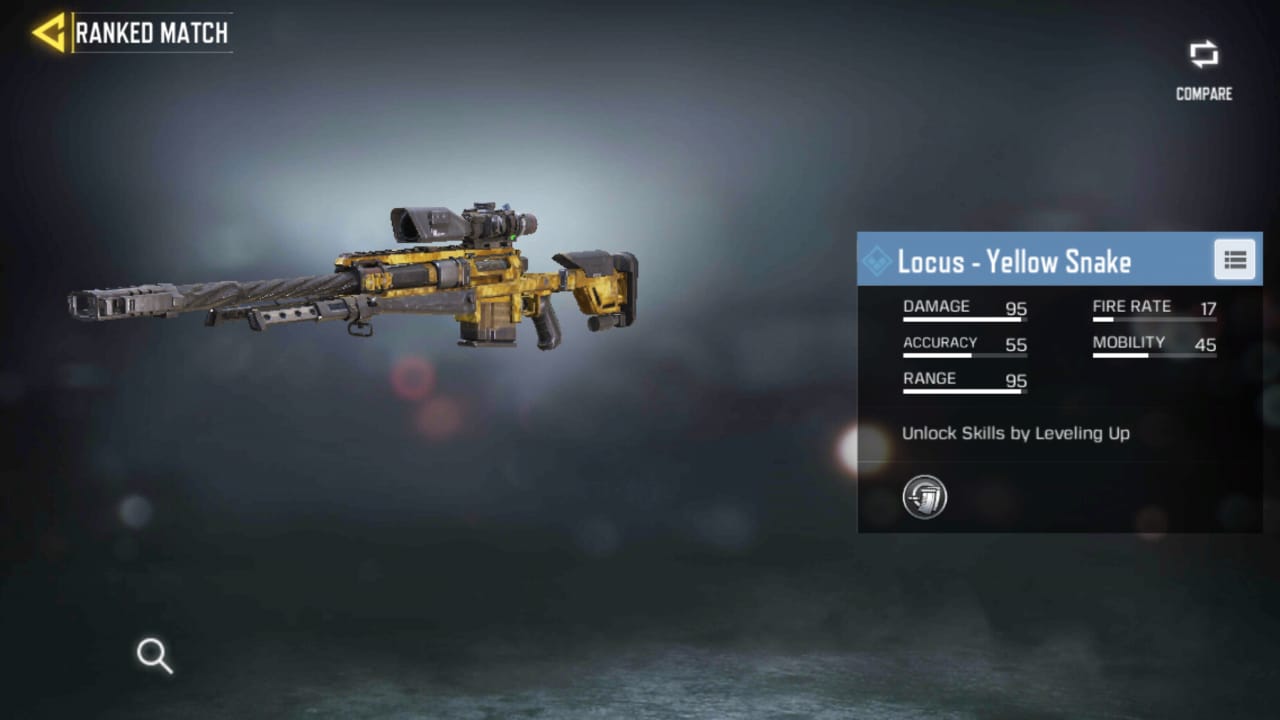Viewport: 1280px width, 720px height.
Task: Click the DAMAGE value 95
Action: [1017, 309]
